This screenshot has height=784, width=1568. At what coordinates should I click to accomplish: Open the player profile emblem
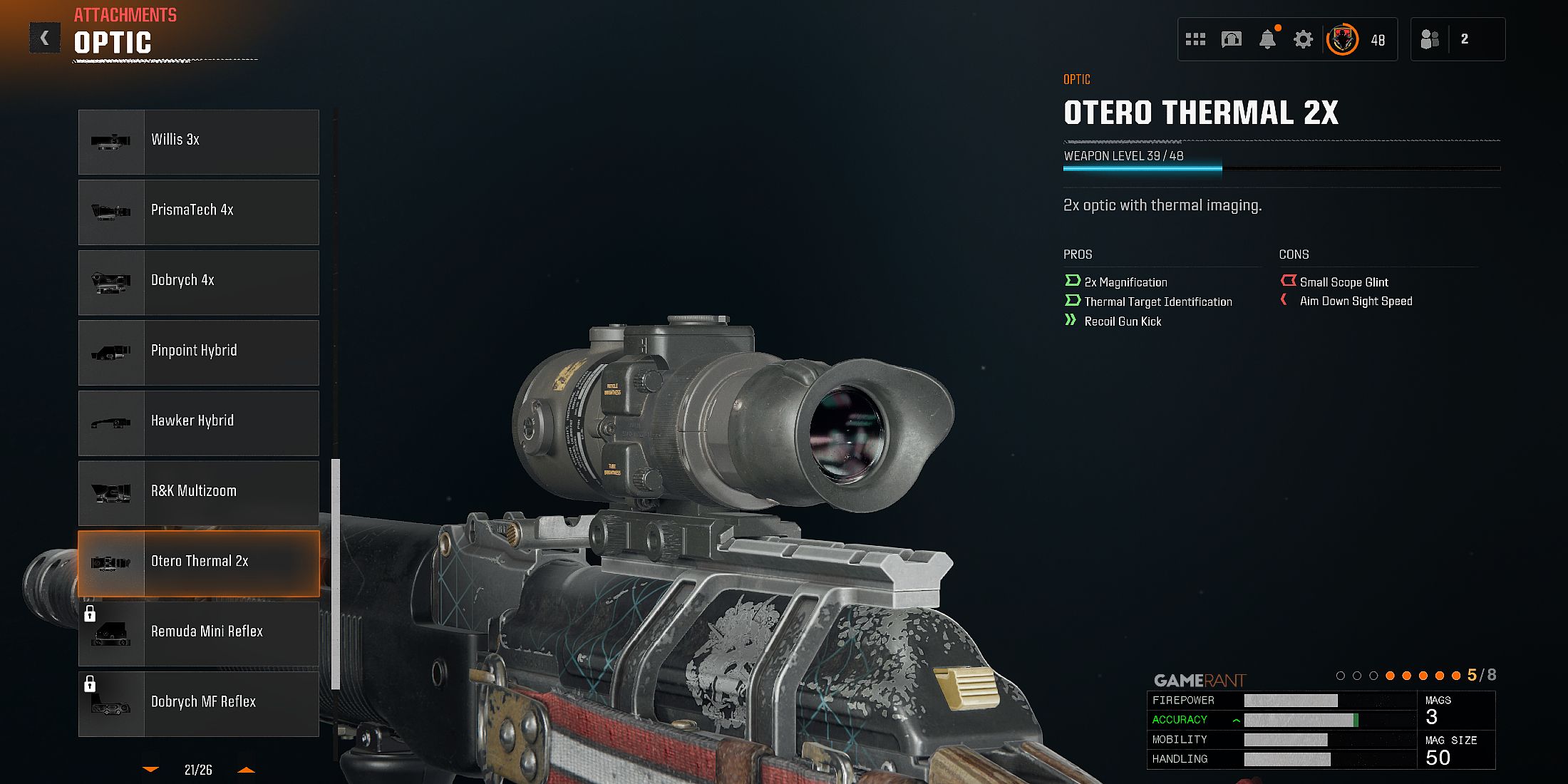click(1342, 39)
